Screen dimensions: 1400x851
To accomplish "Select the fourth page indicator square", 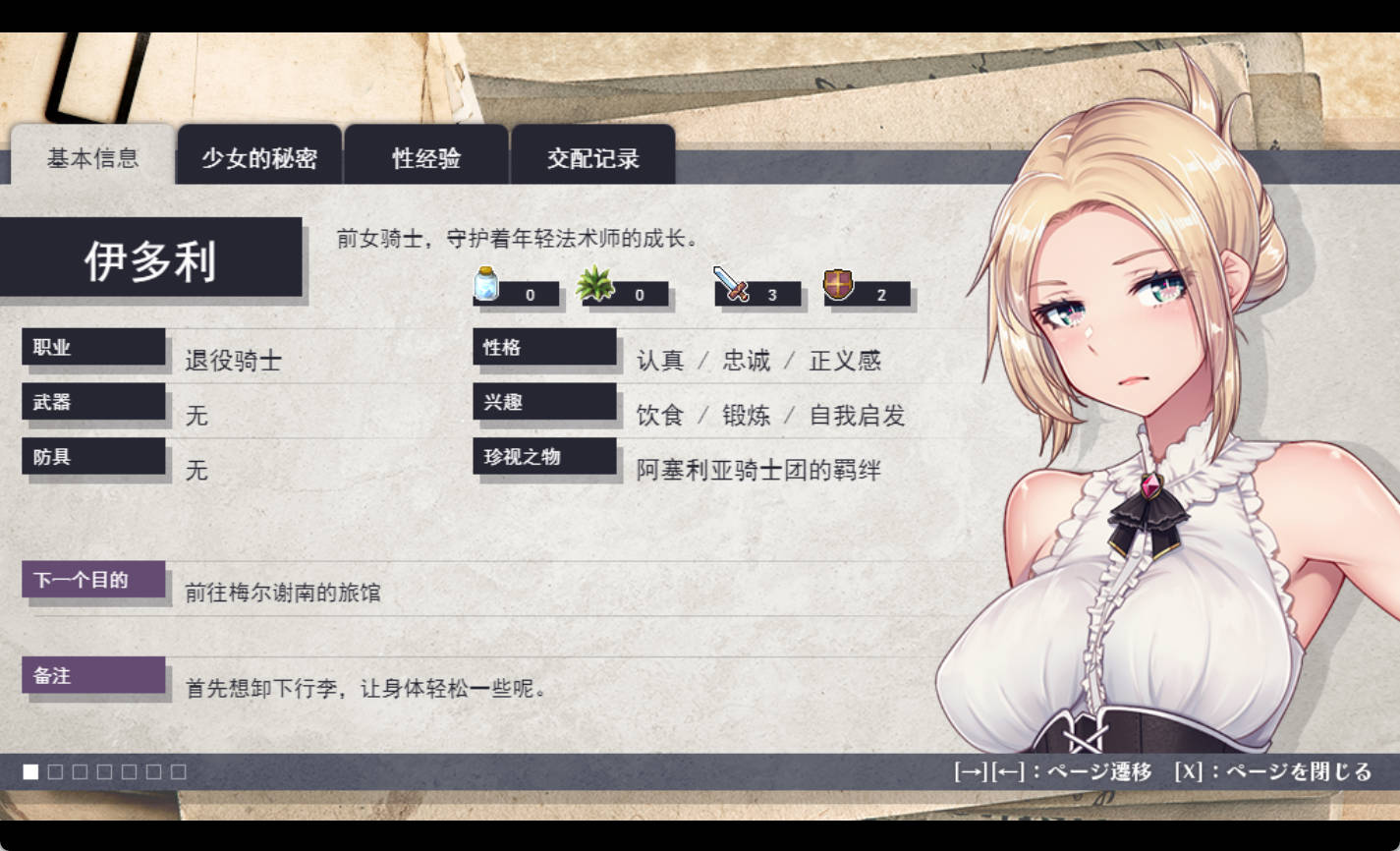I will 104,773.
